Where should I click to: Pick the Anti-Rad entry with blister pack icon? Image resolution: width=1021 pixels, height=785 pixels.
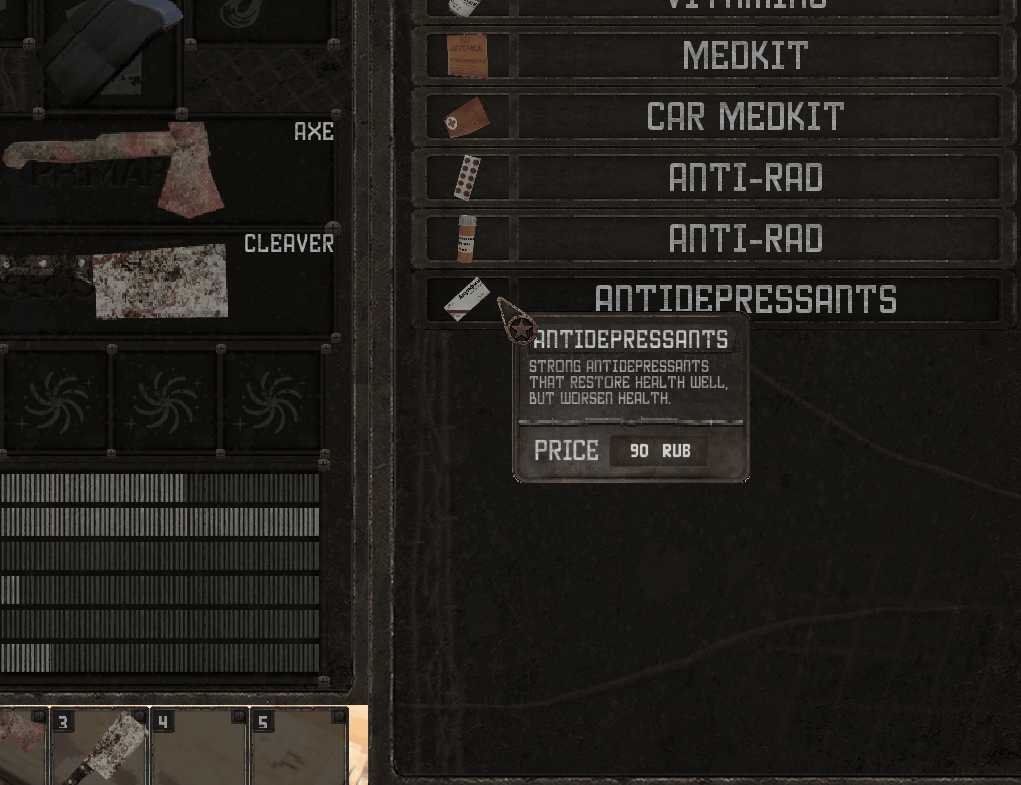point(744,178)
